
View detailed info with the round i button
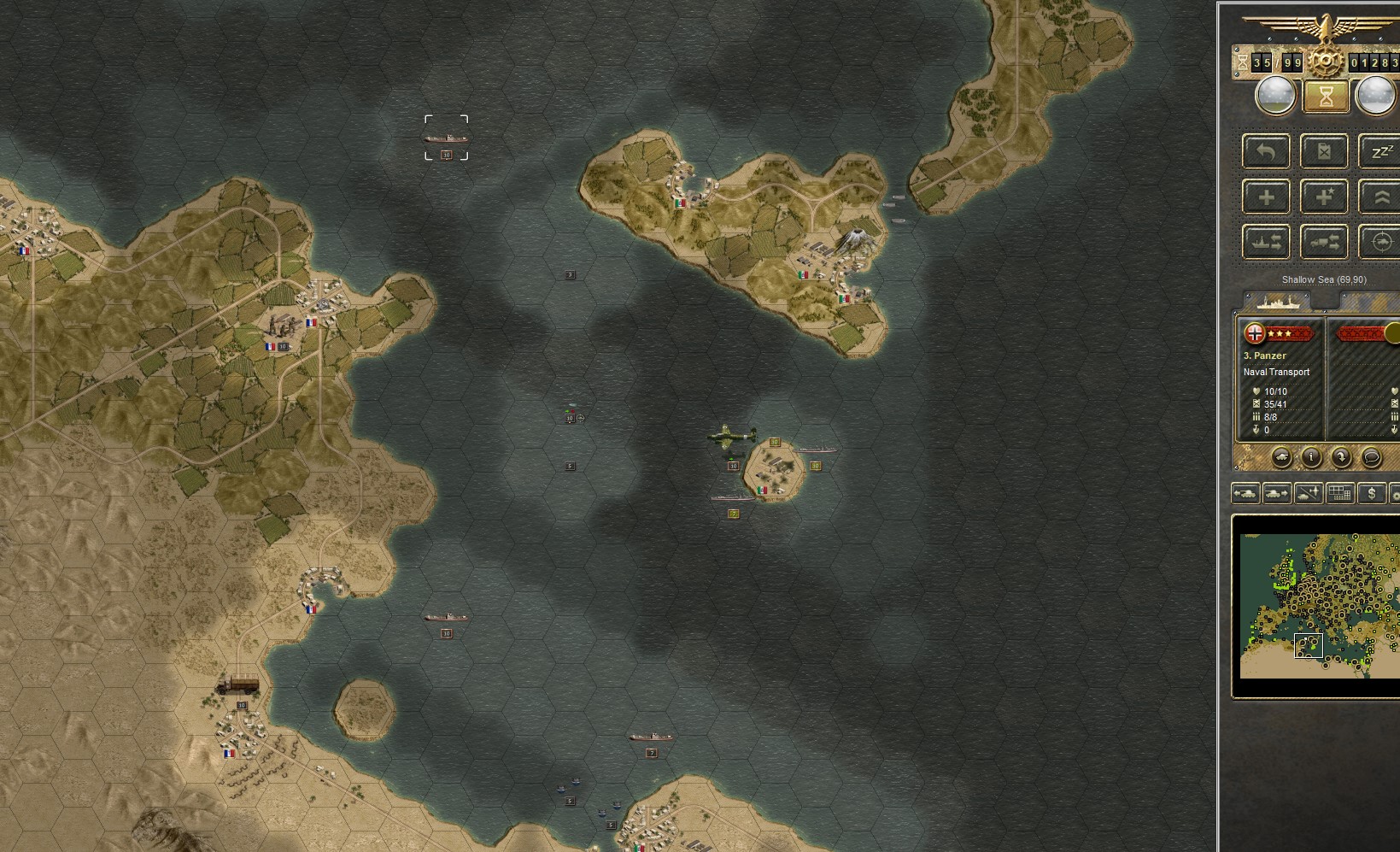[1311, 458]
